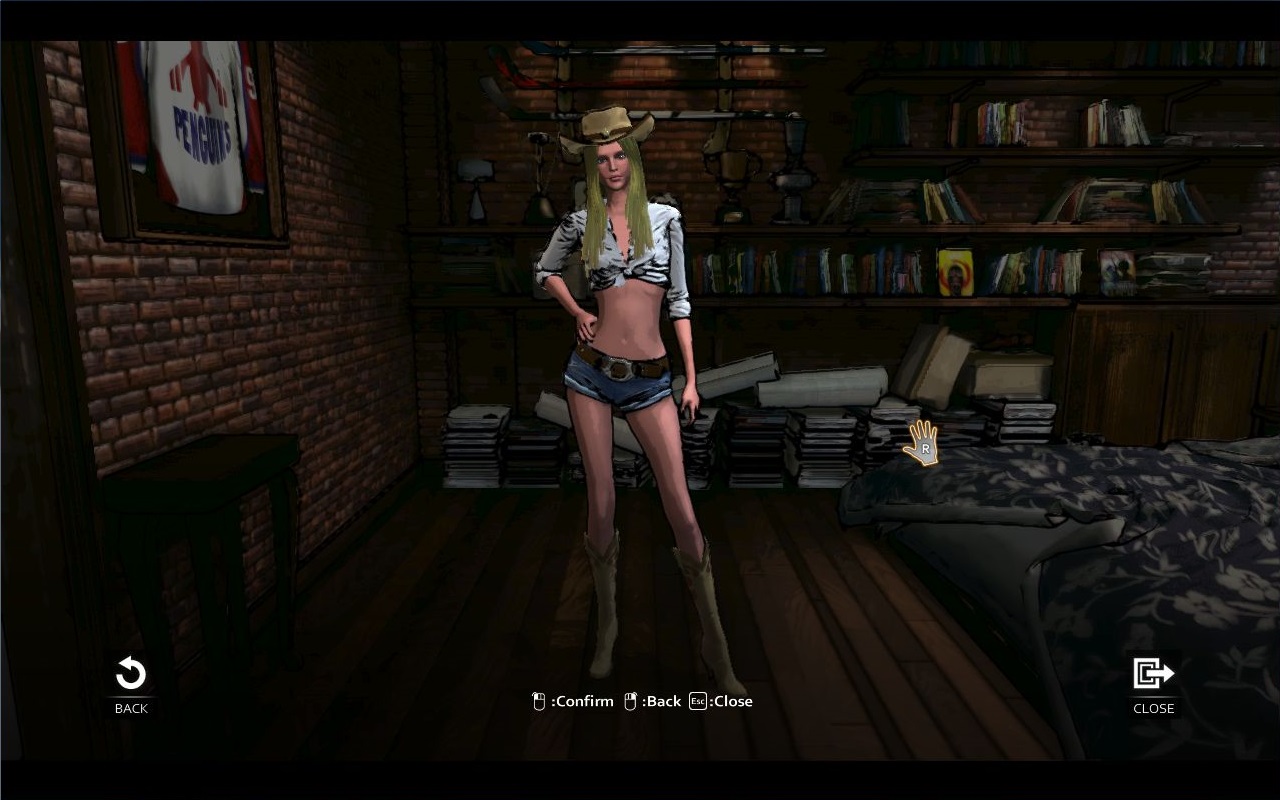
Task: Click the left mouse Confirm icon
Action: click(538, 701)
